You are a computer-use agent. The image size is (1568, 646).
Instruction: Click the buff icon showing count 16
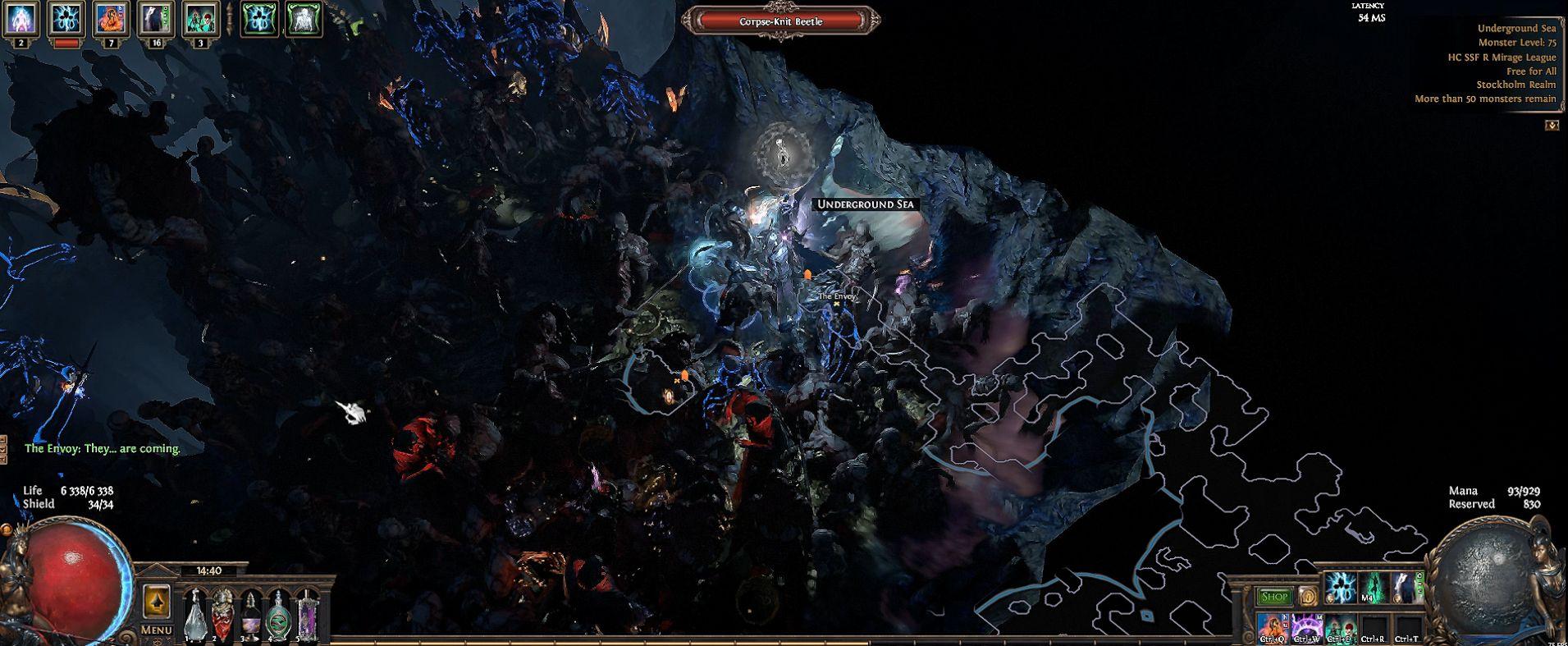[155, 19]
